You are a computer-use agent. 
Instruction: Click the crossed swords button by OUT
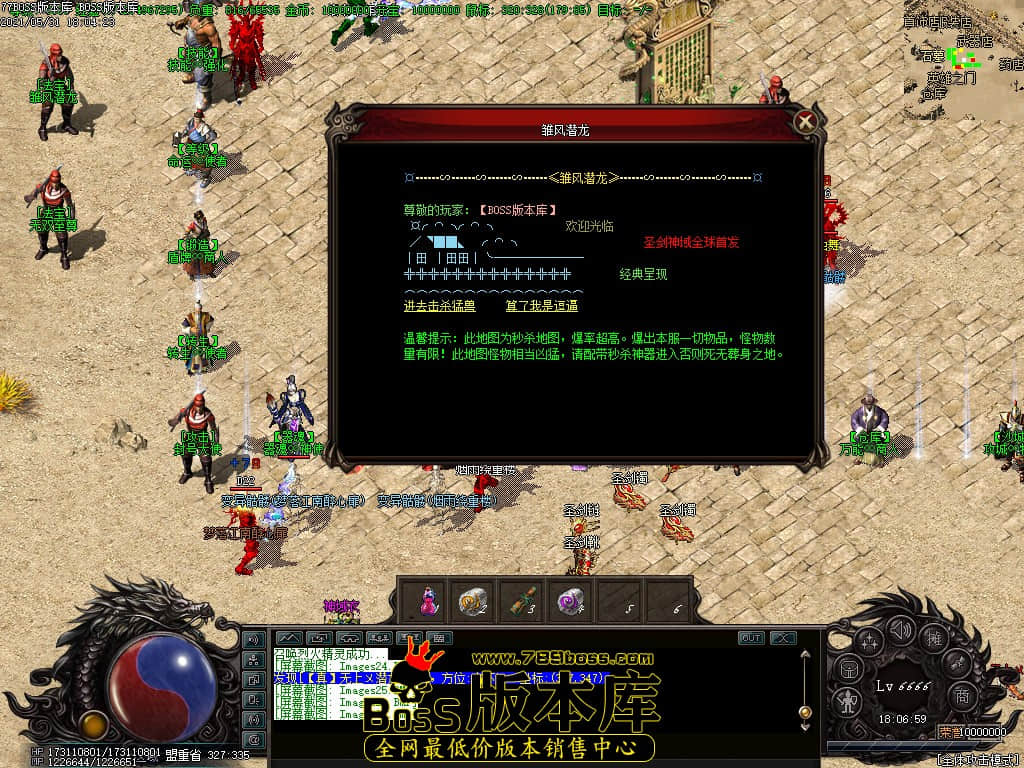pos(782,638)
